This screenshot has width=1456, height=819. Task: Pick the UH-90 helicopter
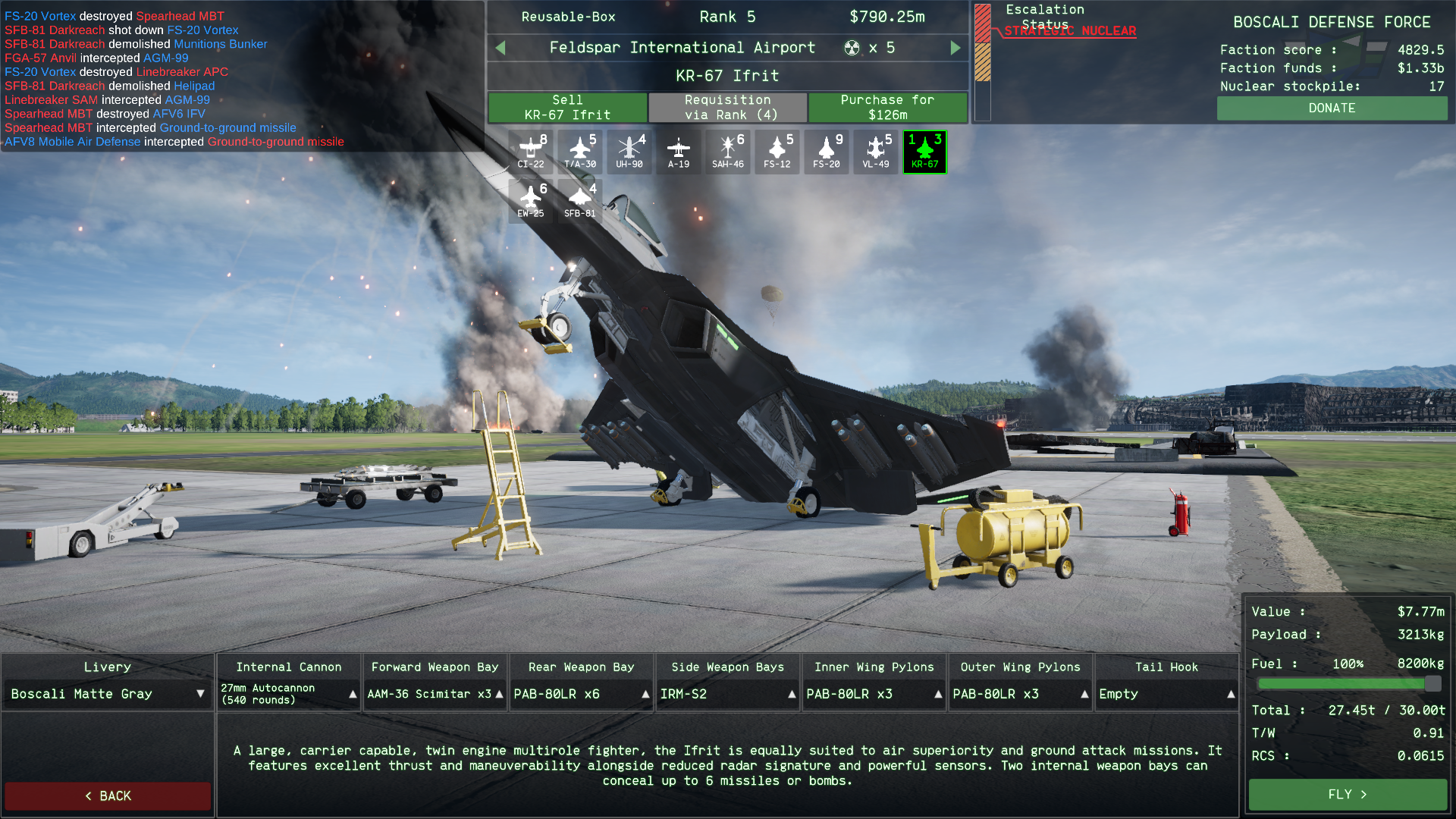coord(629,152)
